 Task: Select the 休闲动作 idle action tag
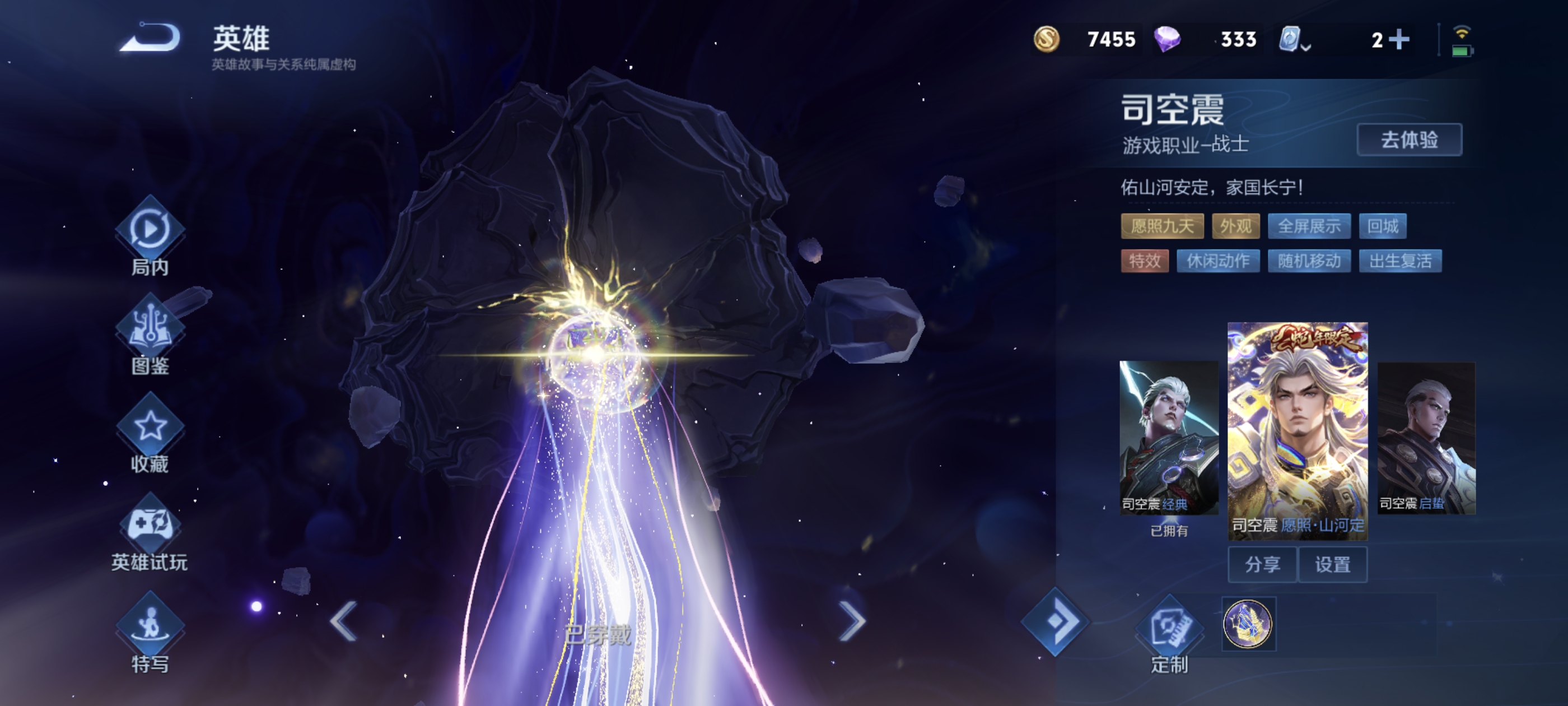(1217, 261)
